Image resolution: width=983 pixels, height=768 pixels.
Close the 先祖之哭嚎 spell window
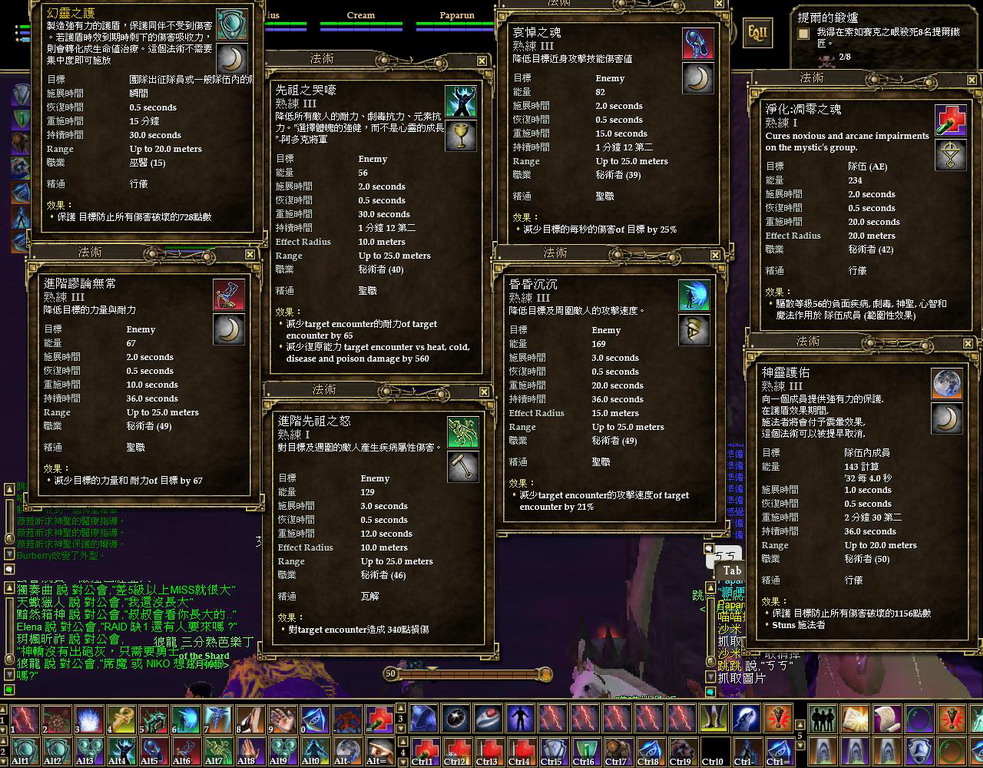point(482,61)
